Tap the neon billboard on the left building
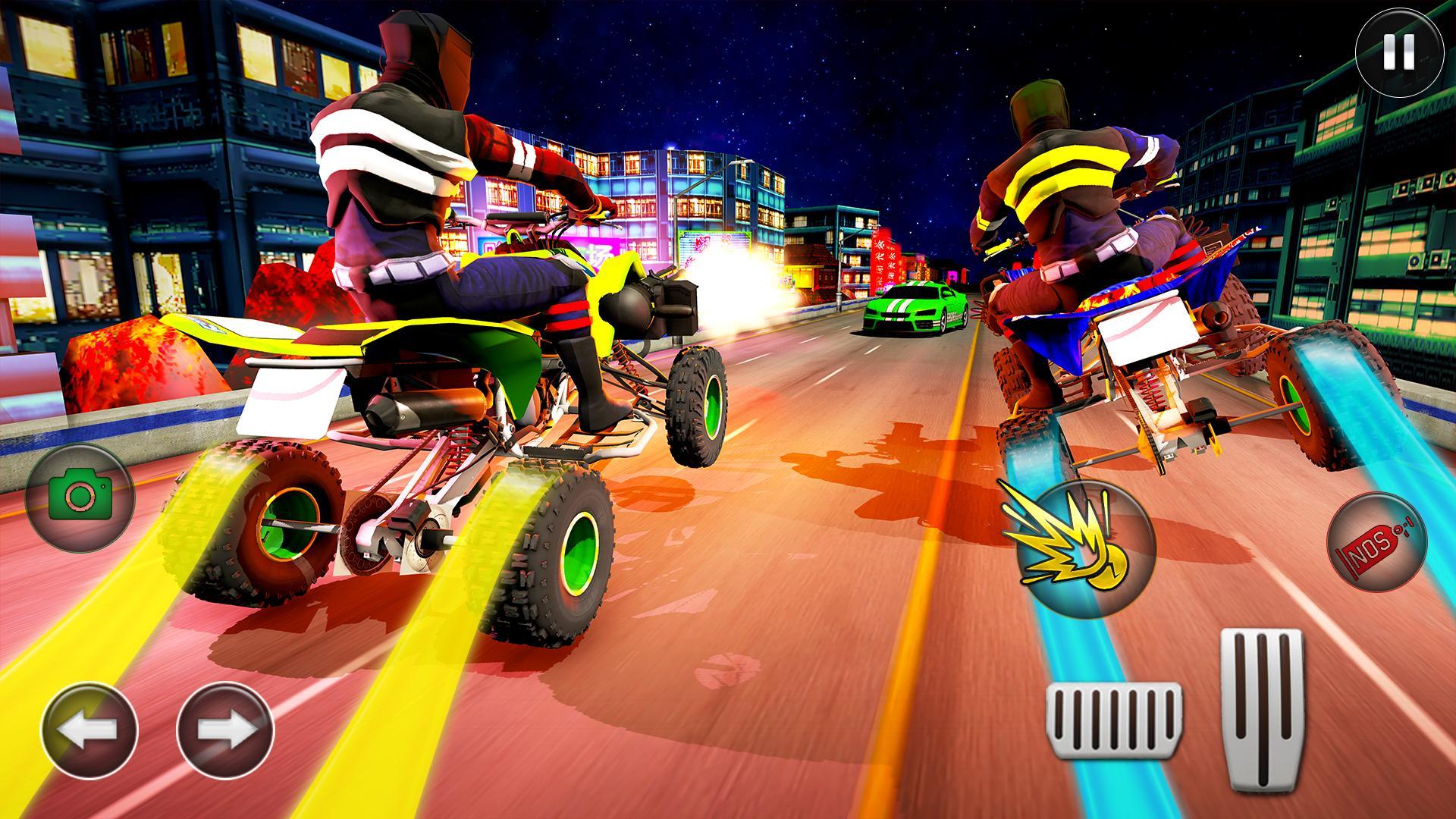 point(599,243)
